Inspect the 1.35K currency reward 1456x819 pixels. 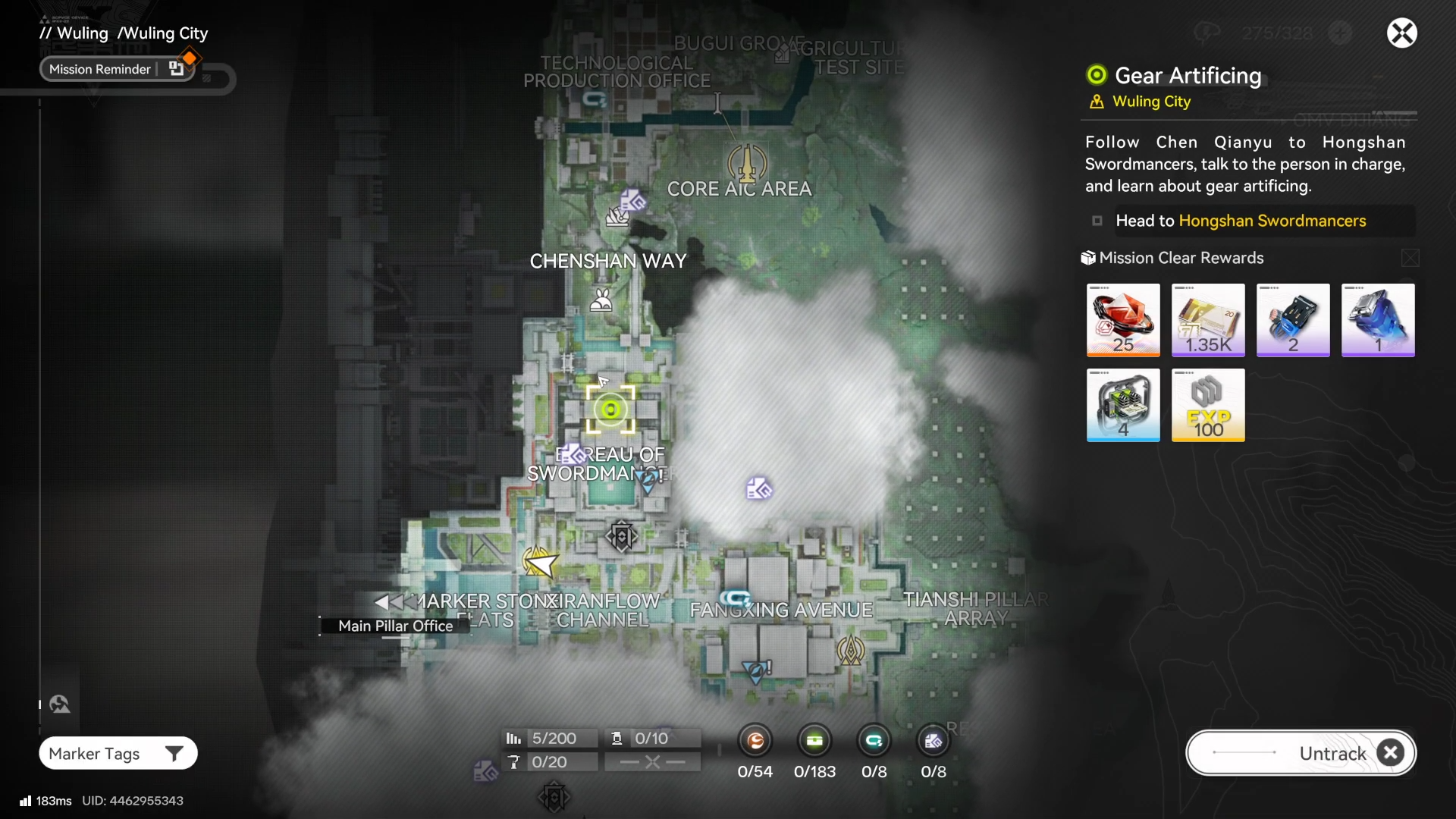(x=1208, y=320)
